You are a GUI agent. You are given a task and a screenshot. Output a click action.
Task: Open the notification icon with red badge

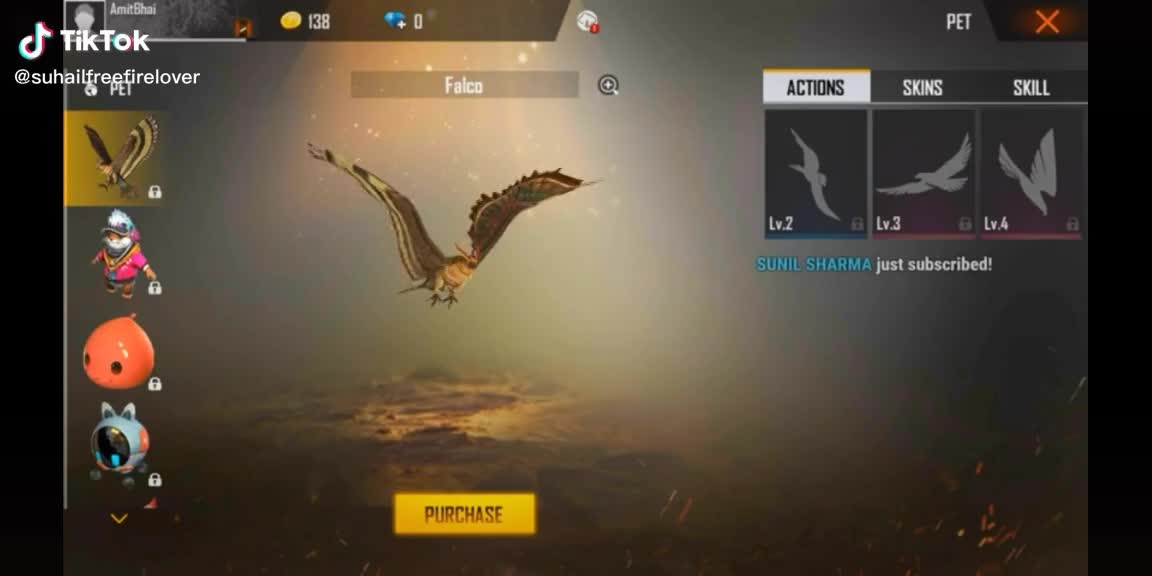point(588,21)
